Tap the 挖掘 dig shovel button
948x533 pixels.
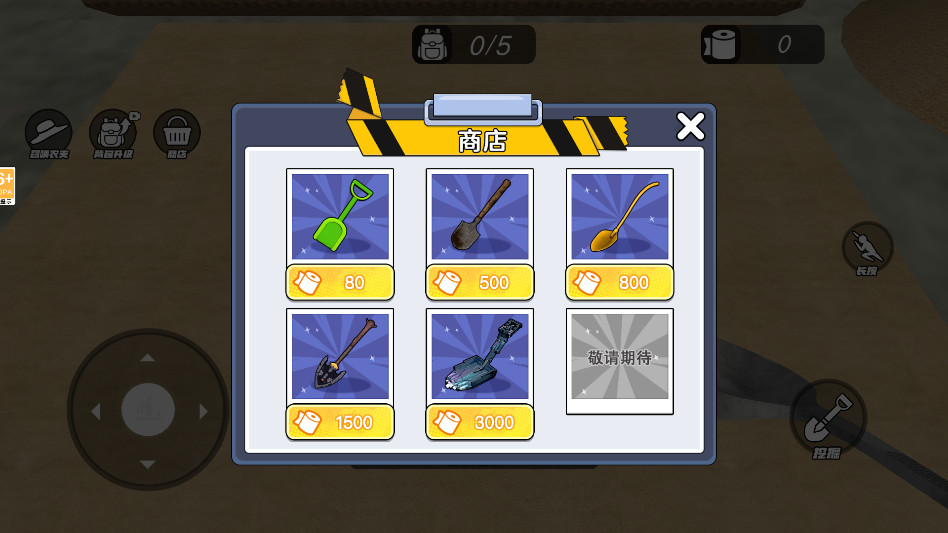tap(827, 418)
